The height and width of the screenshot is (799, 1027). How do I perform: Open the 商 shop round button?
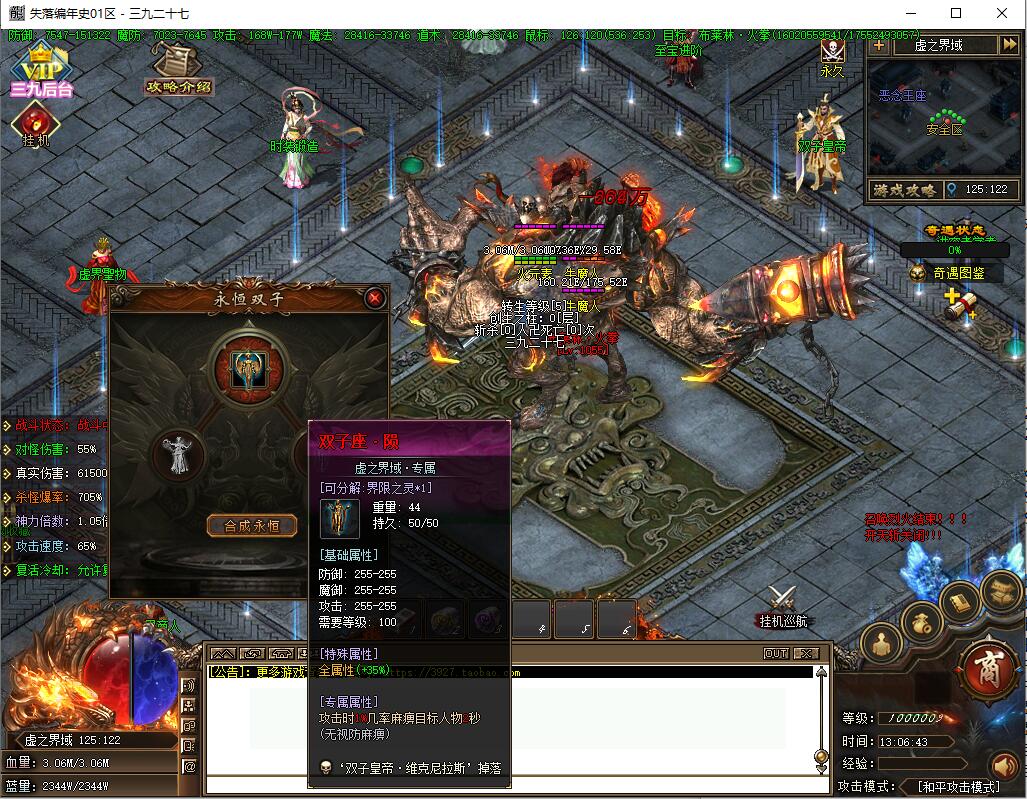point(988,664)
